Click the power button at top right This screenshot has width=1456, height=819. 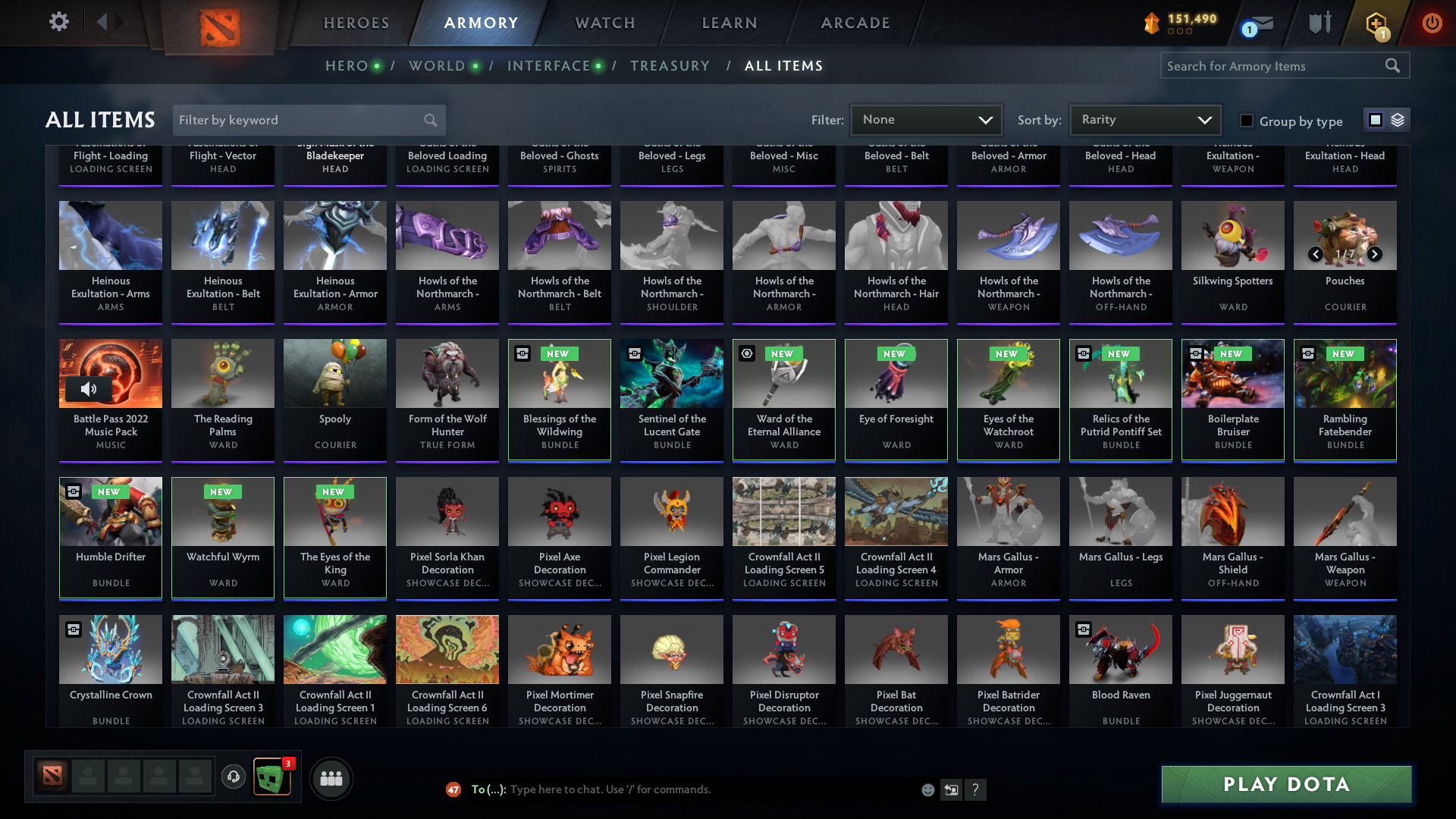click(1432, 23)
